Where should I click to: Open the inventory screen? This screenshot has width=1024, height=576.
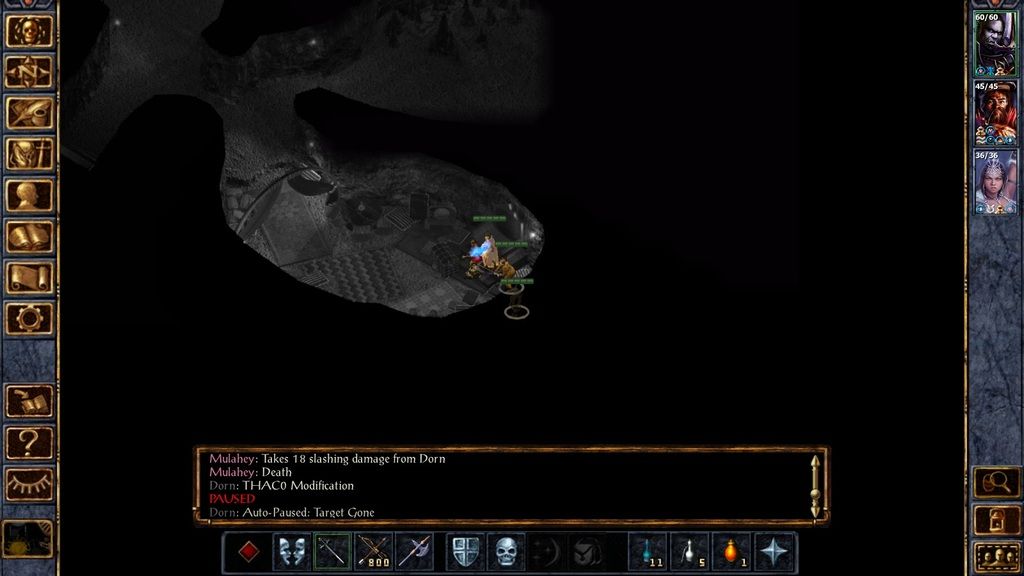[x=29, y=154]
